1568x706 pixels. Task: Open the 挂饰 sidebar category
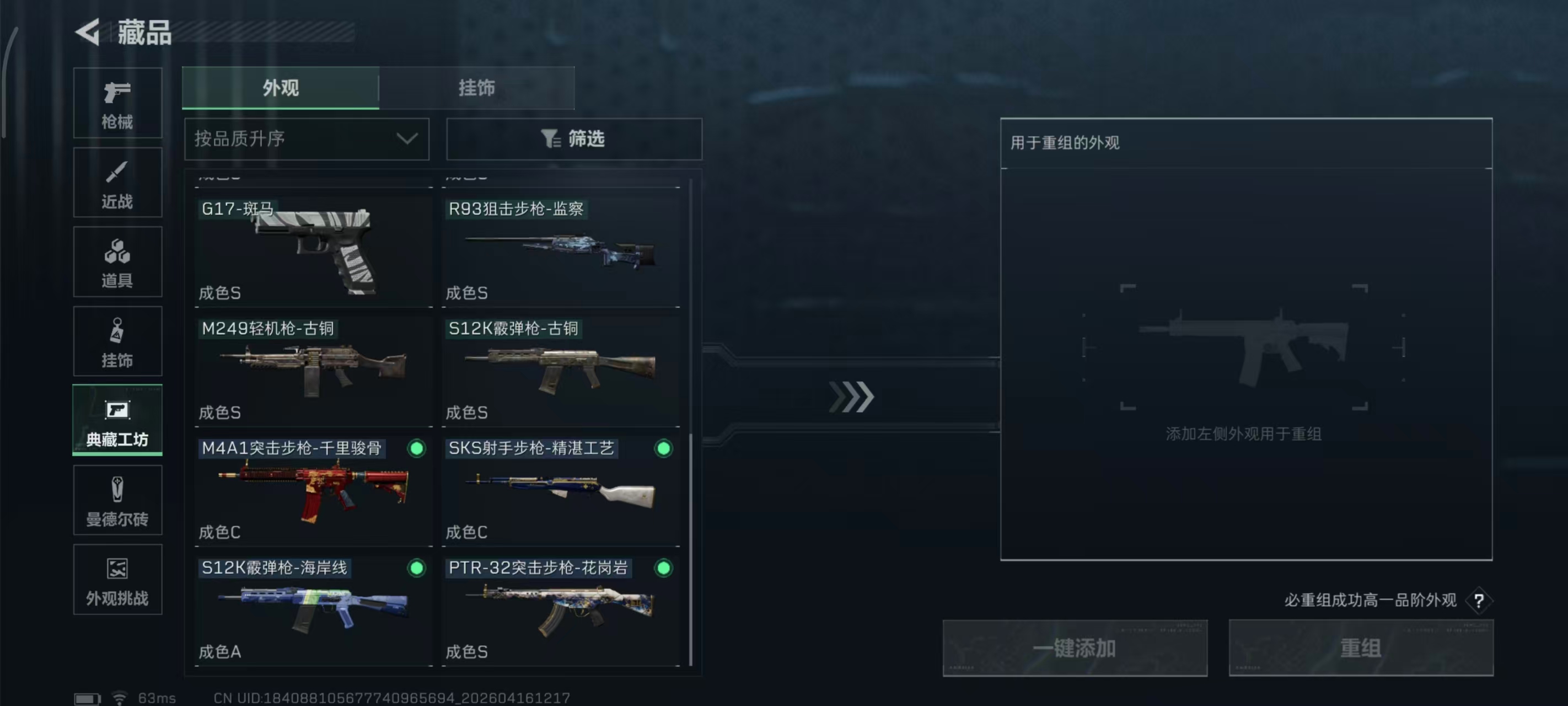pos(117,341)
